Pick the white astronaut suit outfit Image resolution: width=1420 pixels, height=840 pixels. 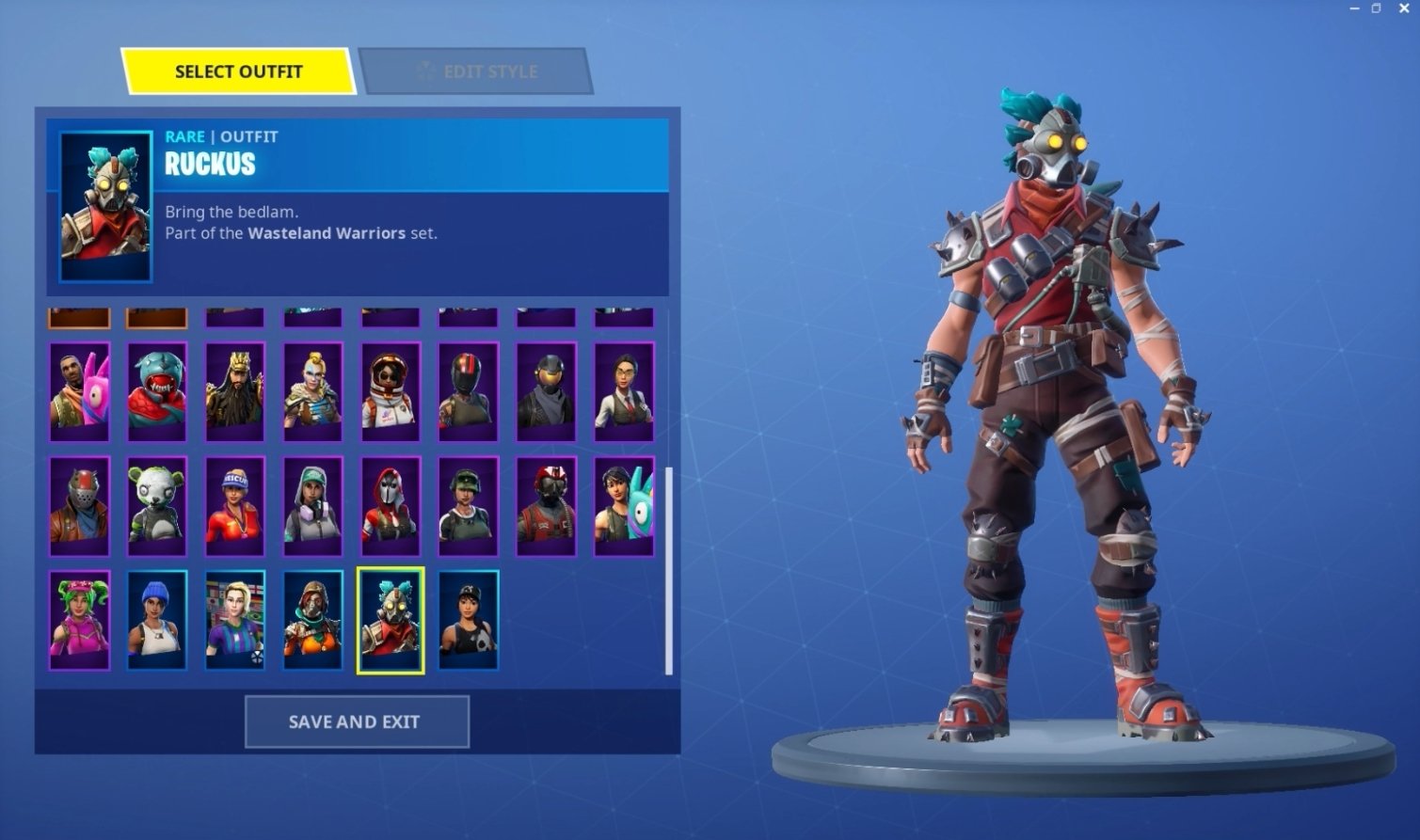[x=390, y=391]
